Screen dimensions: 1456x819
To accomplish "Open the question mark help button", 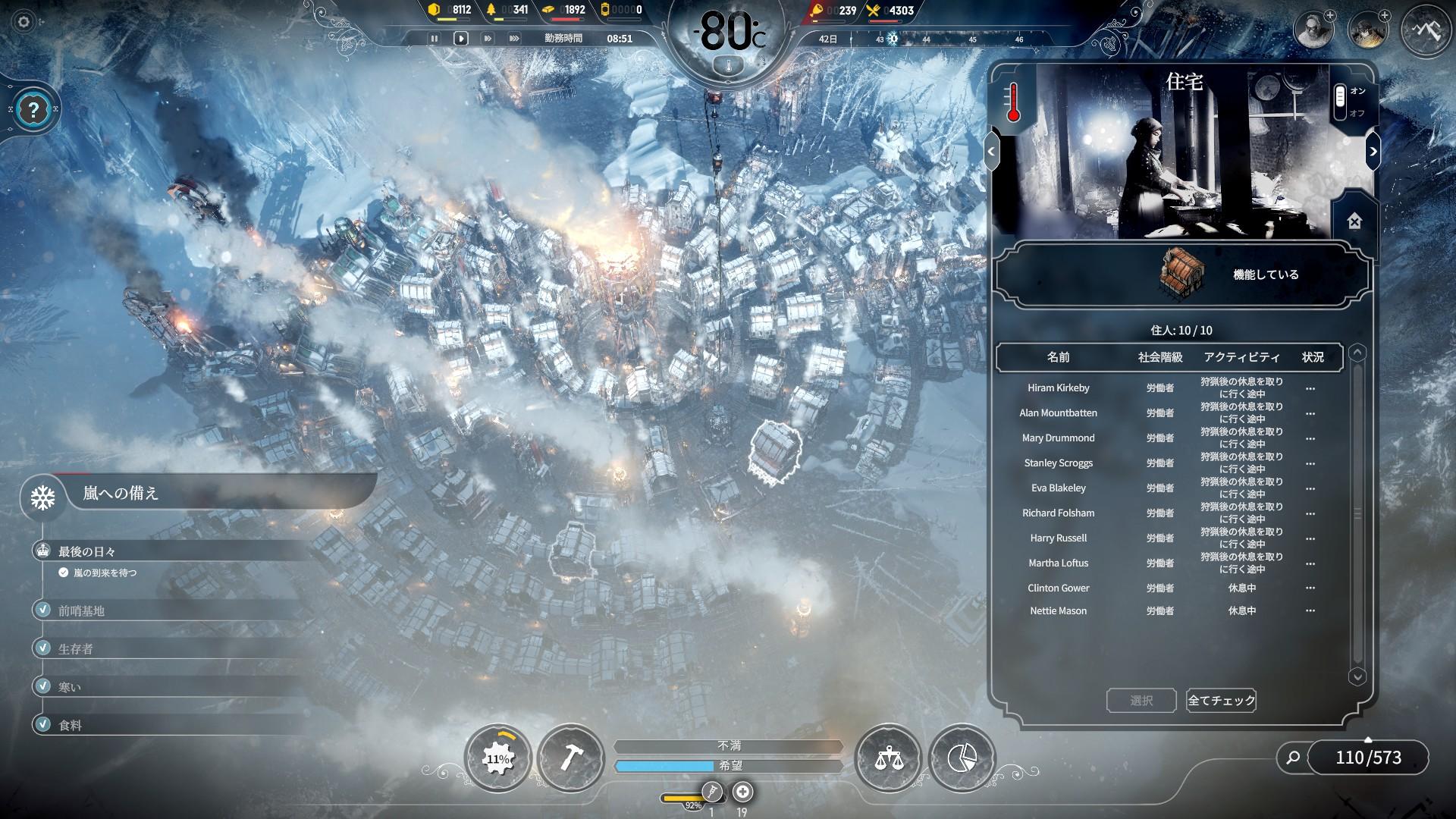I will point(33,110).
